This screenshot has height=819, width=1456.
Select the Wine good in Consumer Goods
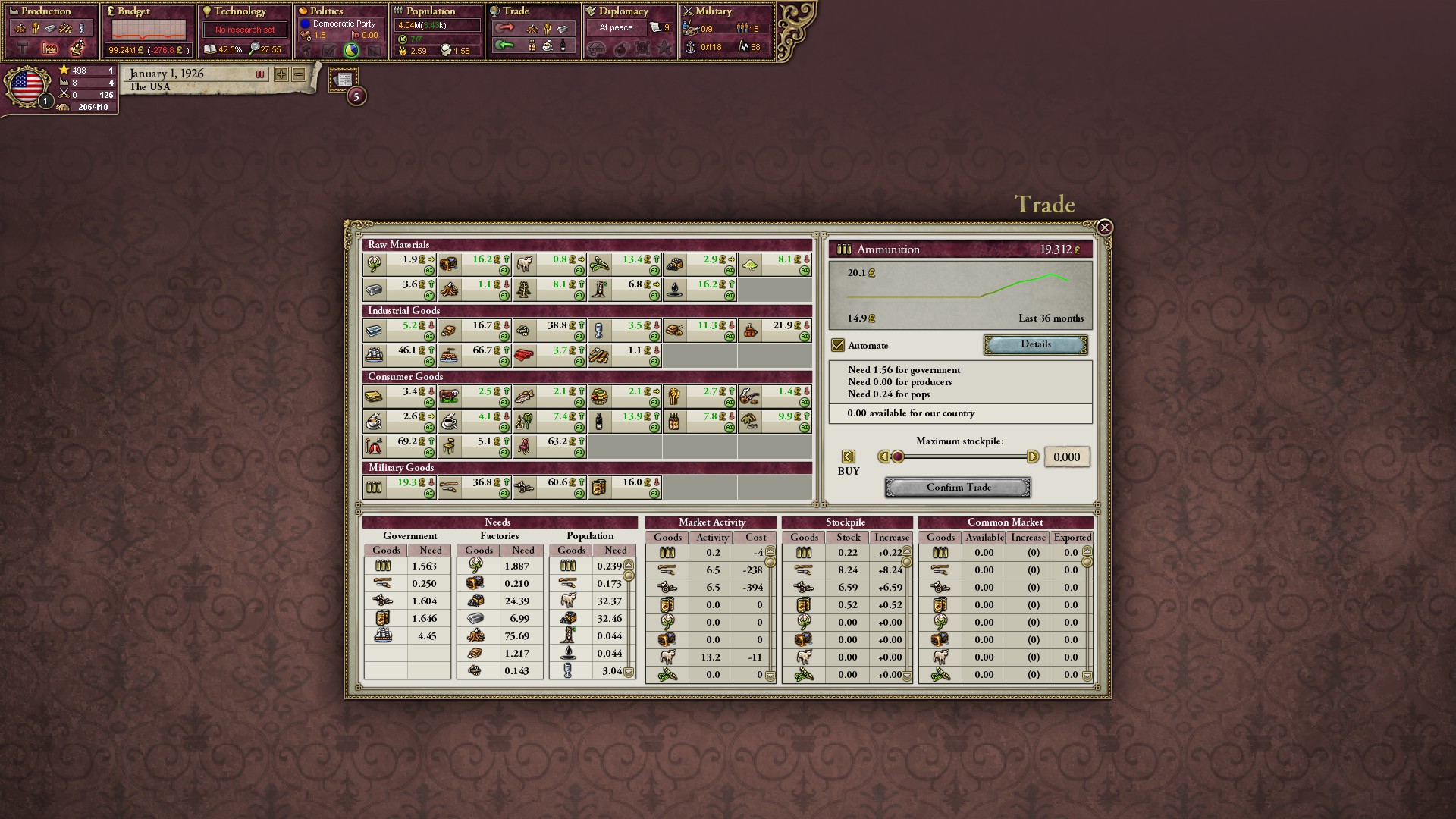(599, 421)
